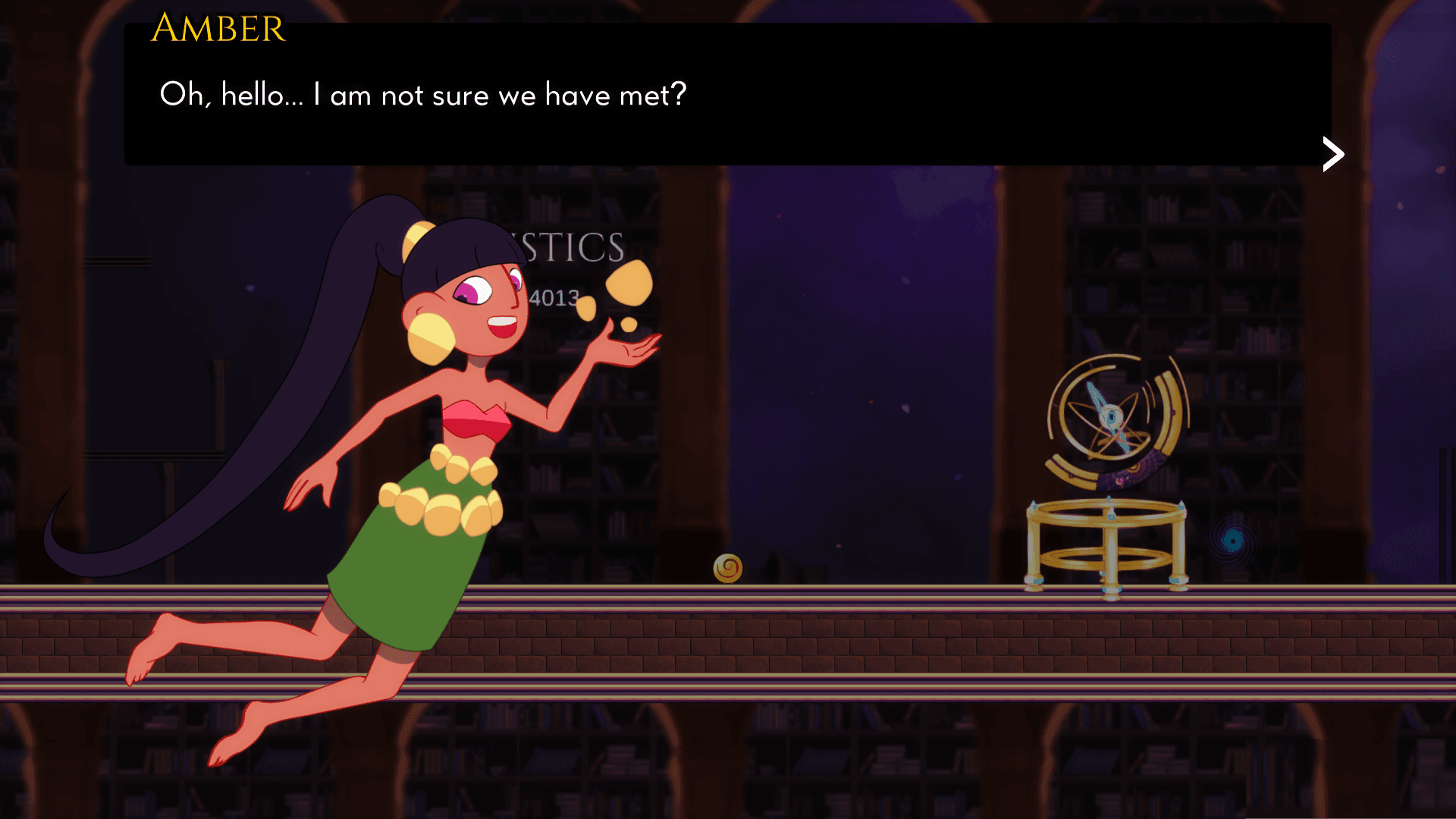Viewport: 1456px width, 819px height.
Task: Advance dialogue with the white arrow
Action: tap(1333, 155)
